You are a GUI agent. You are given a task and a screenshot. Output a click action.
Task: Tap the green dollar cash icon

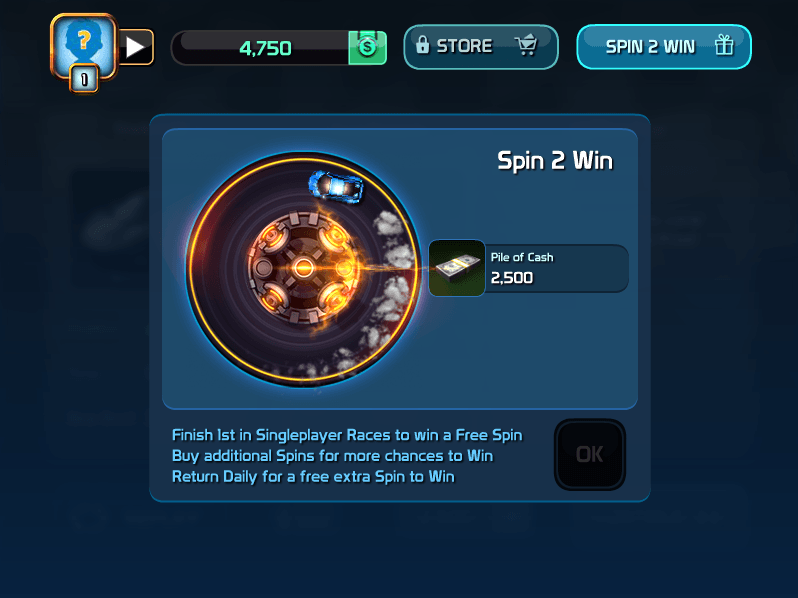click(367, 47)
